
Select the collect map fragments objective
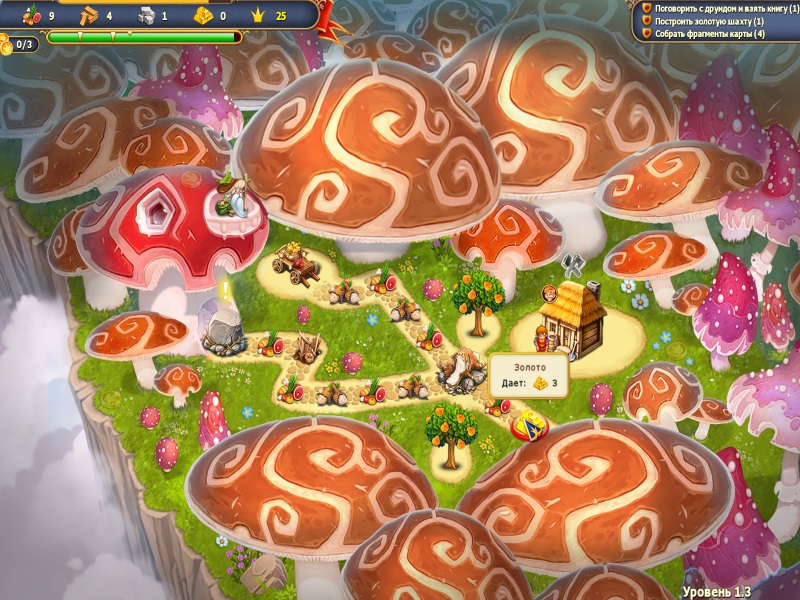click(709, 34)
